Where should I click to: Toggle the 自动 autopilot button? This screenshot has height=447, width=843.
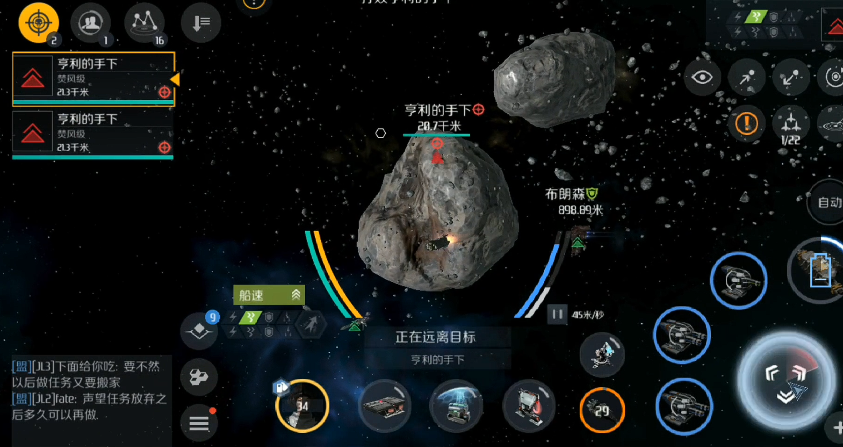point(829,202)
